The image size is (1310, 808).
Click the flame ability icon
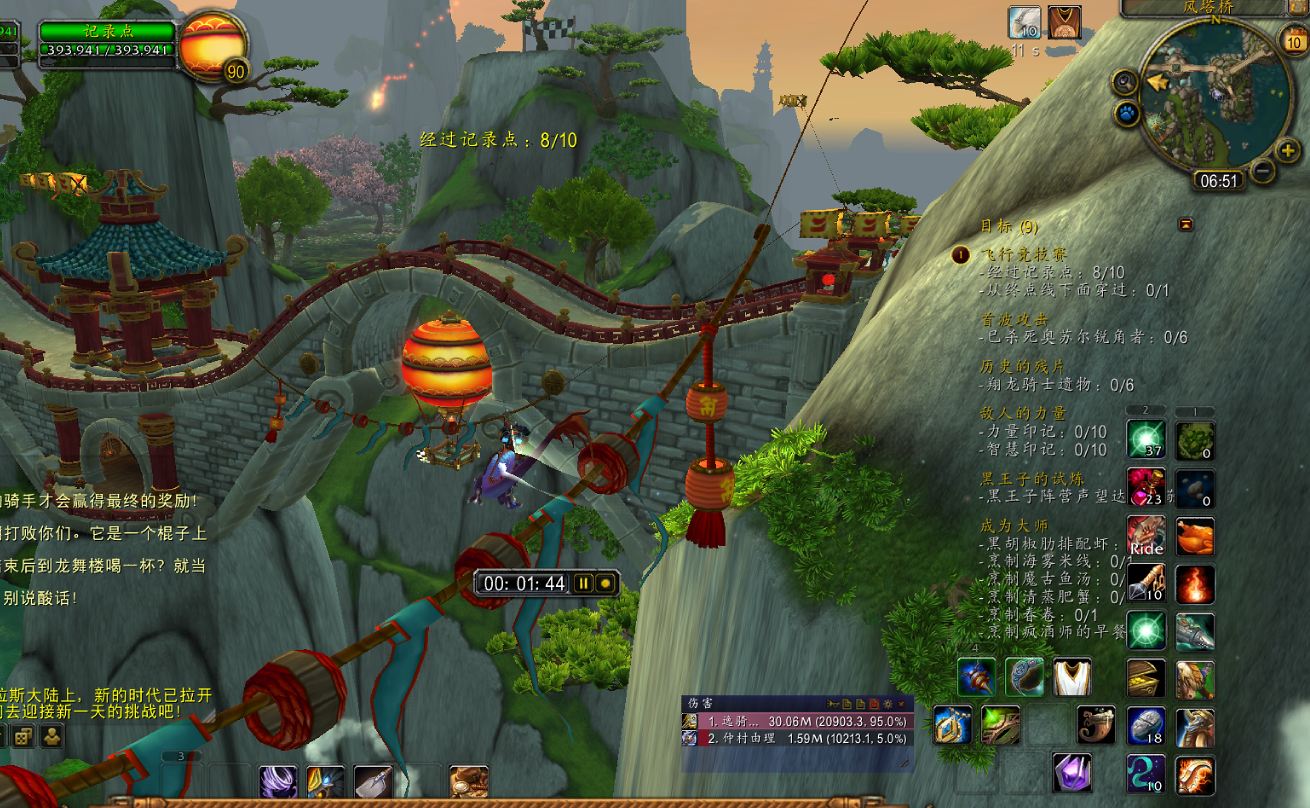1194,584
